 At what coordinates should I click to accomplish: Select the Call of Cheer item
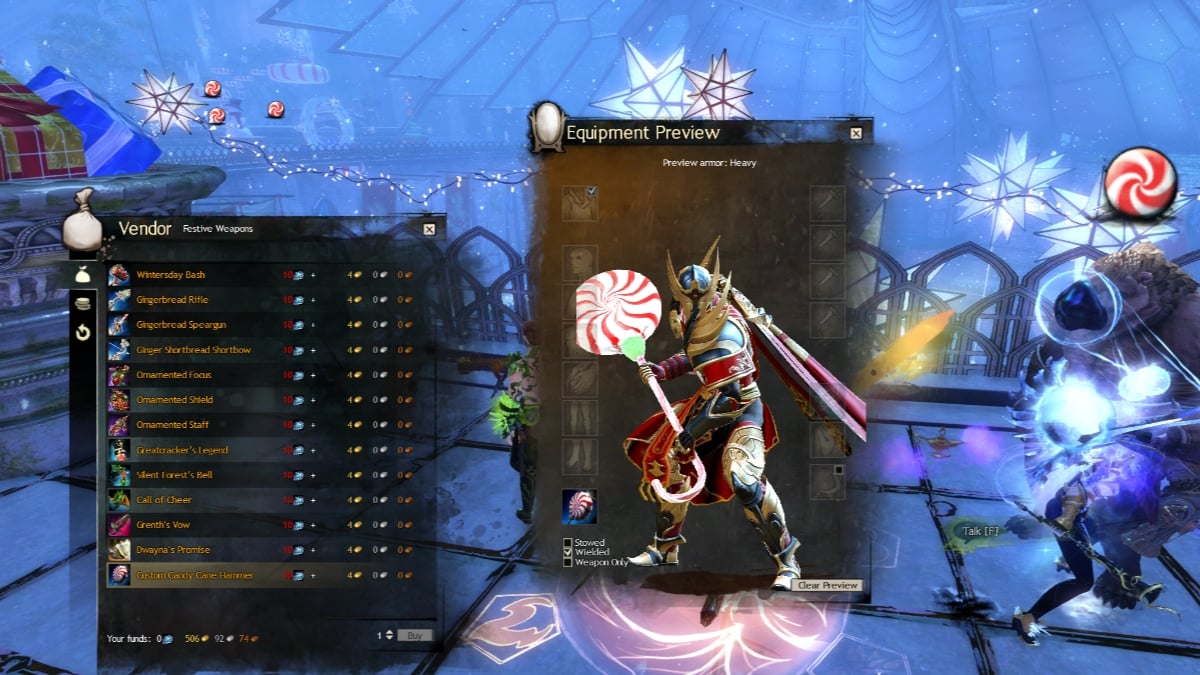point(164,500)
